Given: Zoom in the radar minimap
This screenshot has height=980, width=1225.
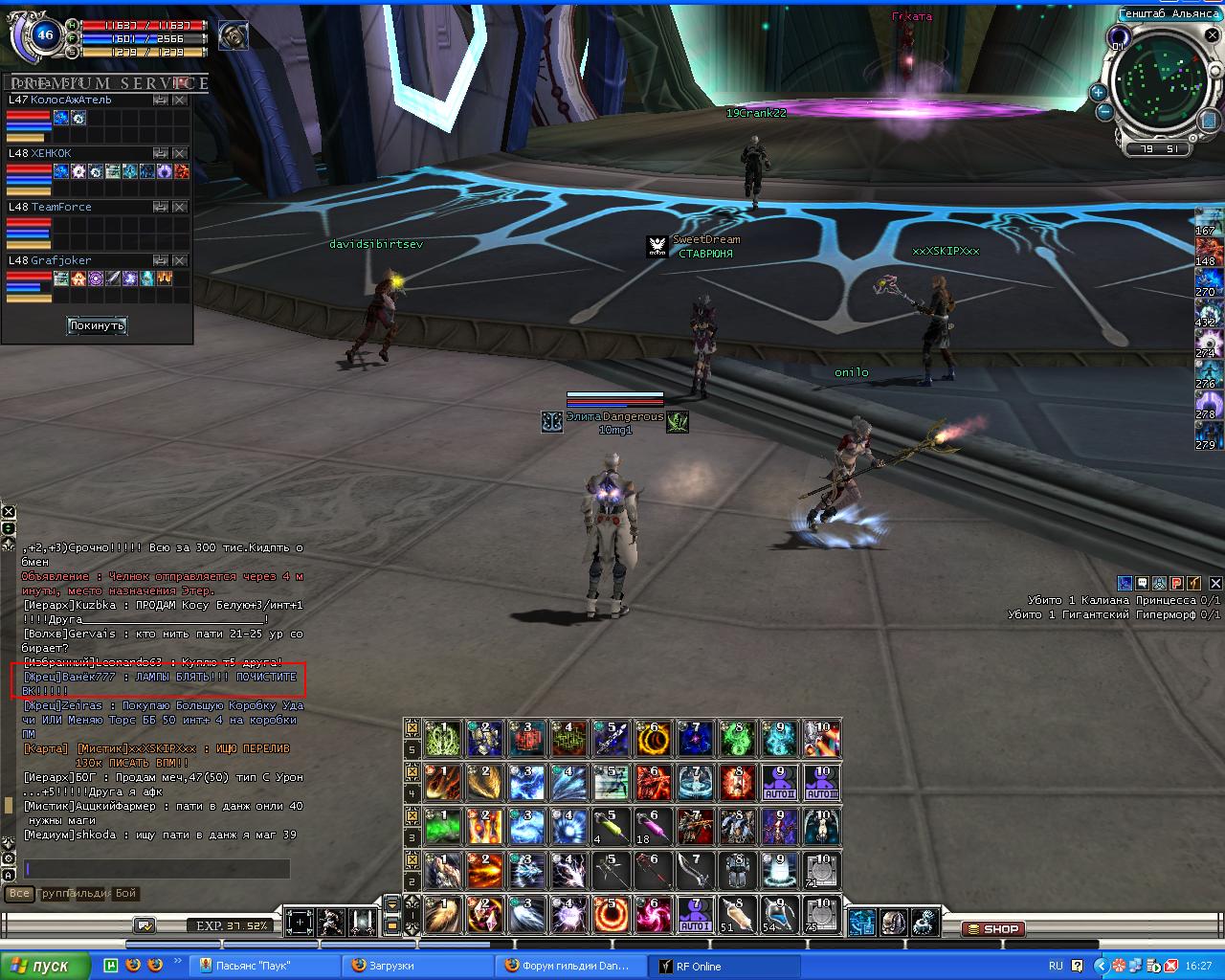Looking at the screenshot, I should click(1098, 93).
